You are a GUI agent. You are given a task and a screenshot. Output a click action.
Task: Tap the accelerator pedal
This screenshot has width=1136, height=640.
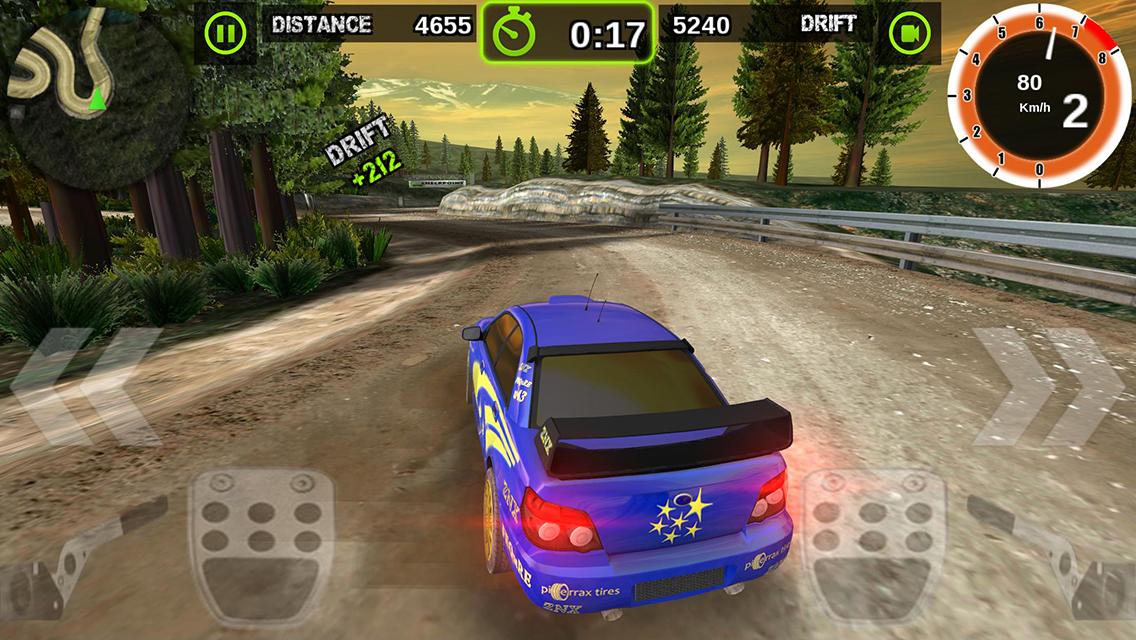coord(874,545)
